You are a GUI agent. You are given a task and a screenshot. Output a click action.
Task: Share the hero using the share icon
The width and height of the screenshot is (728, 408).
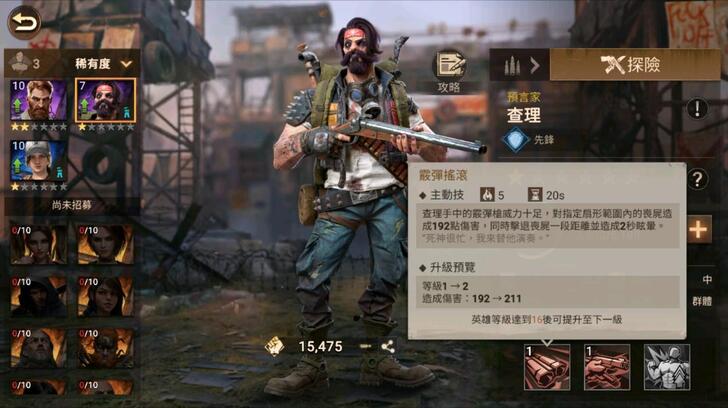387,346
